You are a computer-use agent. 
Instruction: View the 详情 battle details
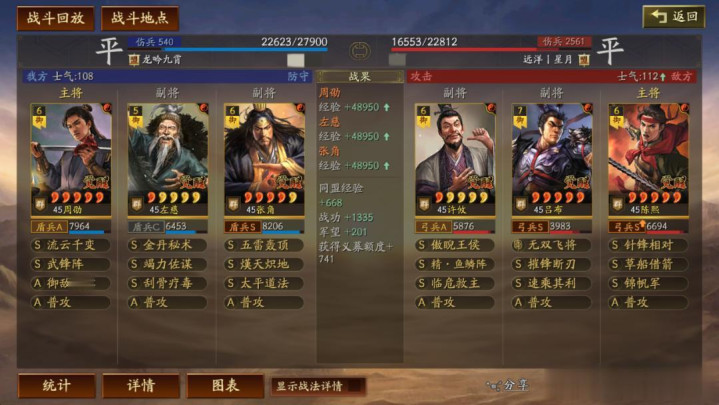coord(142,385)
